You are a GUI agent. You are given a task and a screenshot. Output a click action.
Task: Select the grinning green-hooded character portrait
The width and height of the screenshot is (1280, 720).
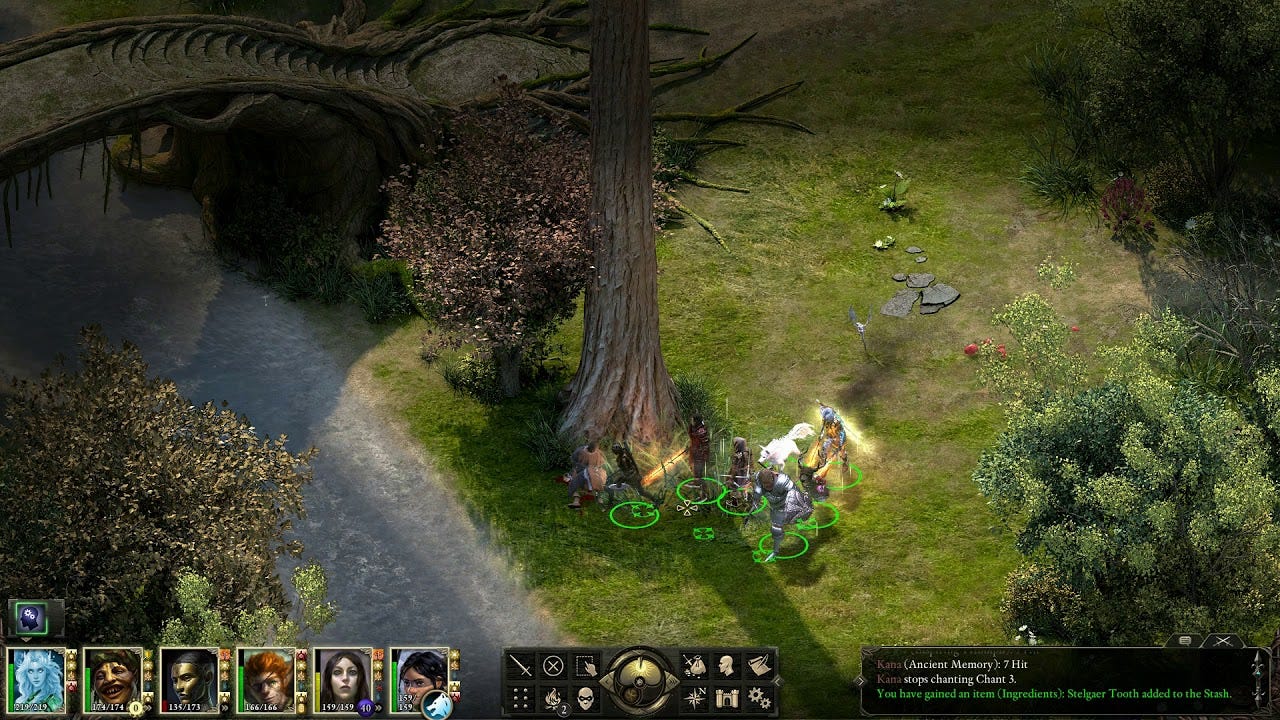(x=113, y=678)
